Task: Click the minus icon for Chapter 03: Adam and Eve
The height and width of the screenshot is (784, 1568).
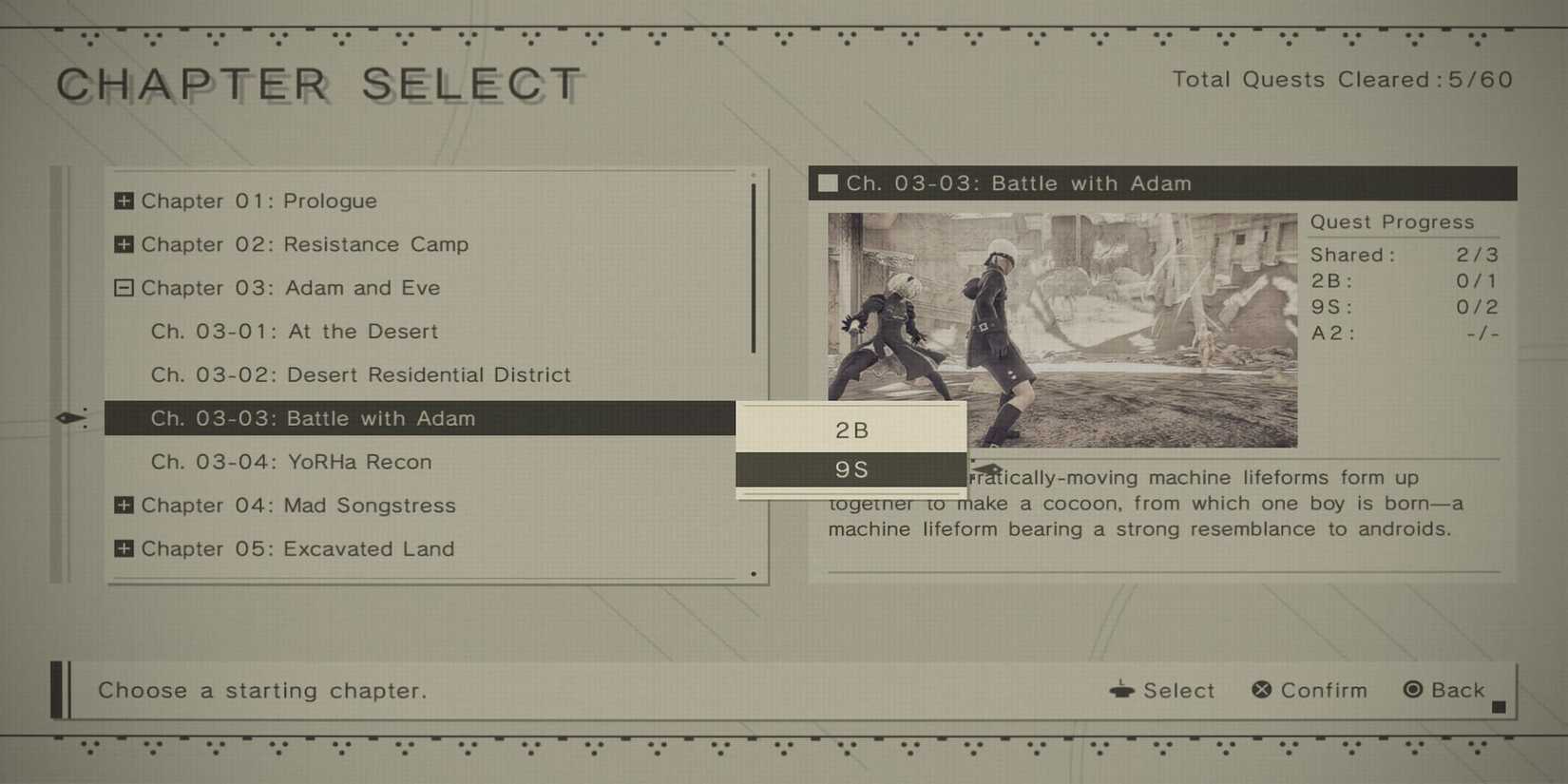Action: coord(124,287)
